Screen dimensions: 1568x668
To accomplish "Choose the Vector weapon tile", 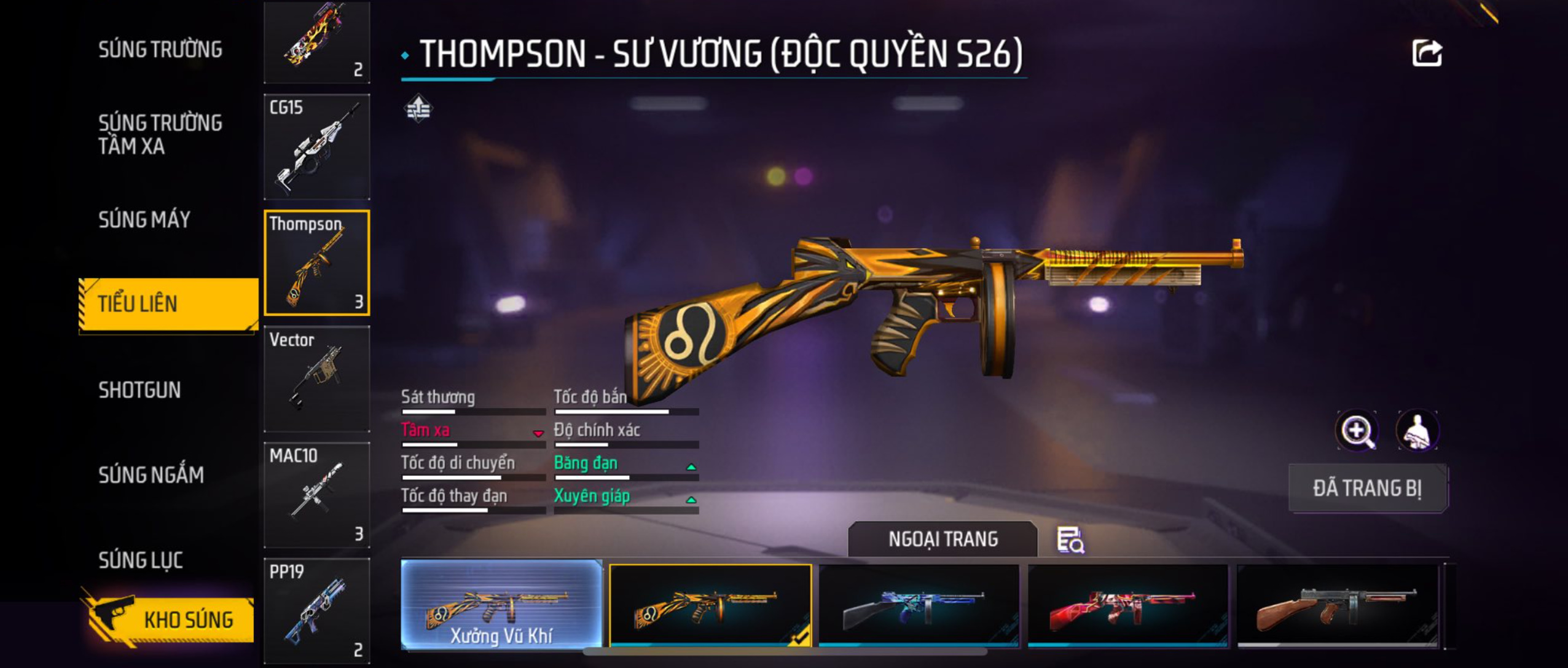I will (x=316, y=379).
